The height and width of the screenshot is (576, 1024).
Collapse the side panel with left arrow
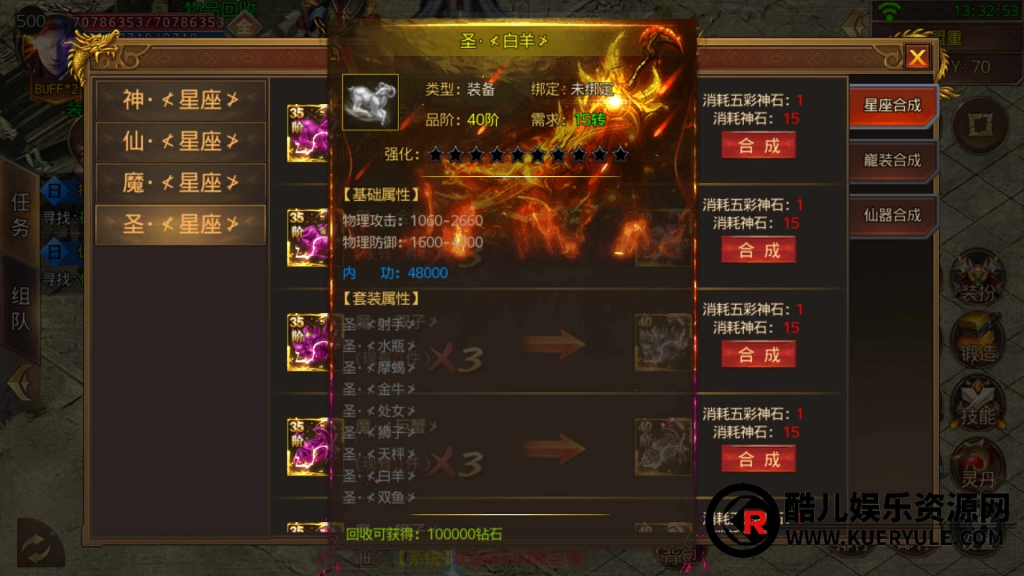coord(18,383)
